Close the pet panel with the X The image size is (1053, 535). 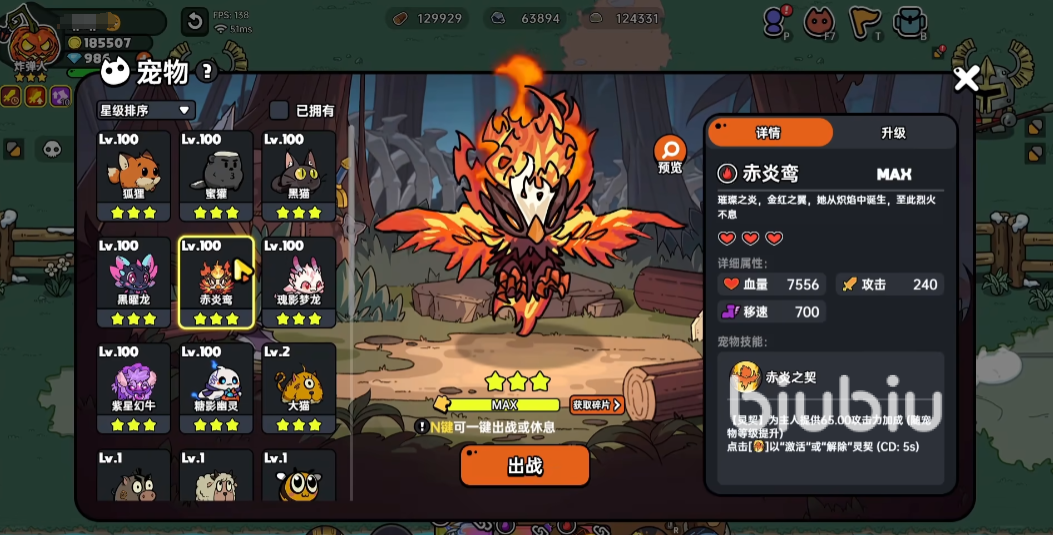tap(966, 79)
